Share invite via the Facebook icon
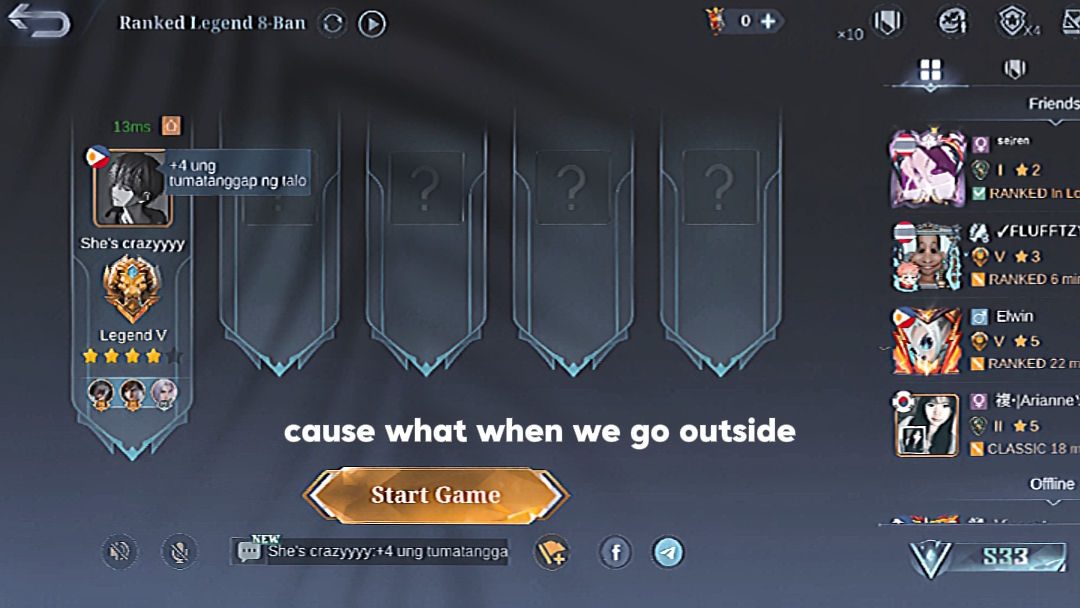This screenshot has width=1080, height=608. click(615, 551)
